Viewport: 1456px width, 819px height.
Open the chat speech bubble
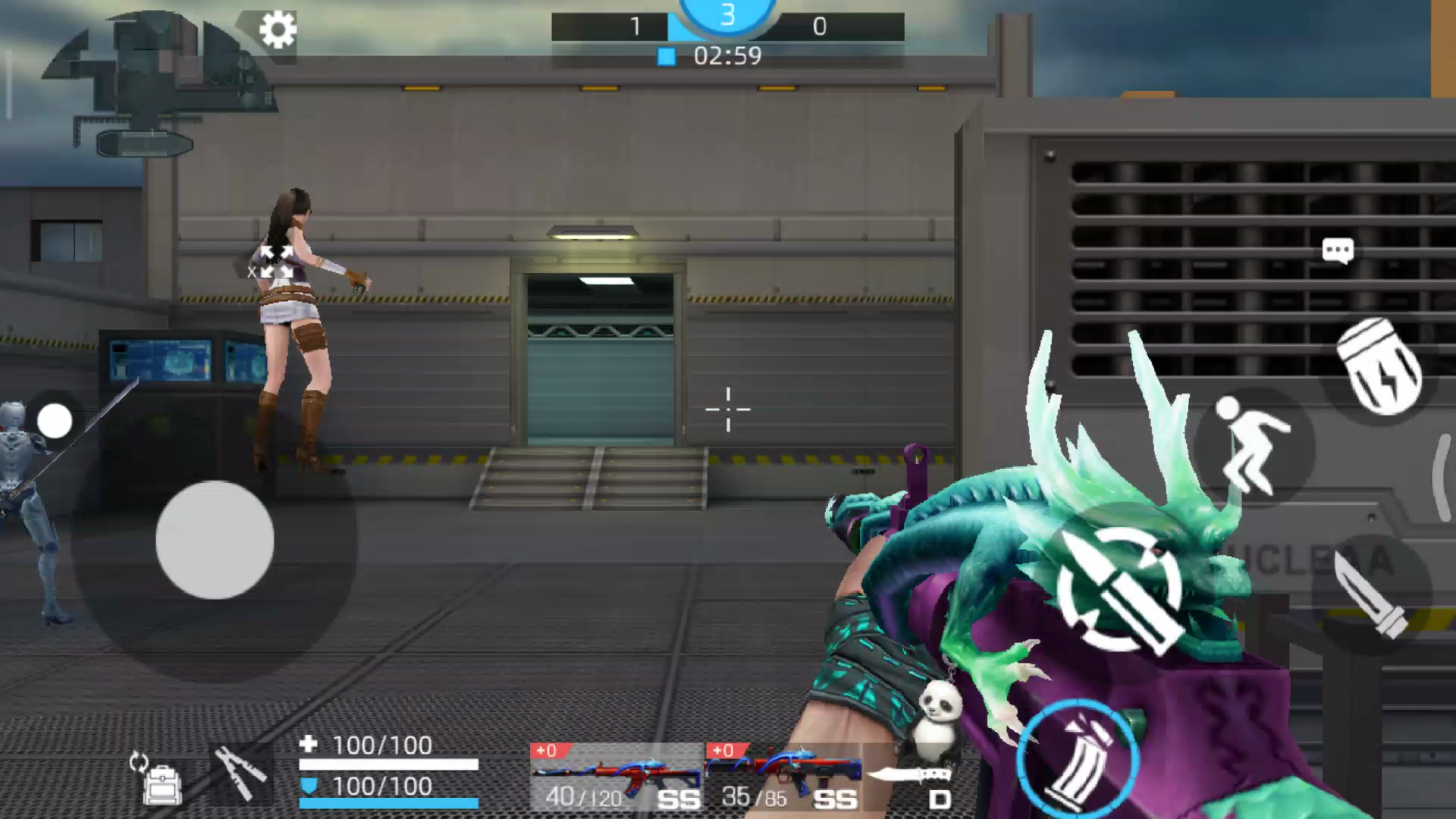click(1337, 250)
